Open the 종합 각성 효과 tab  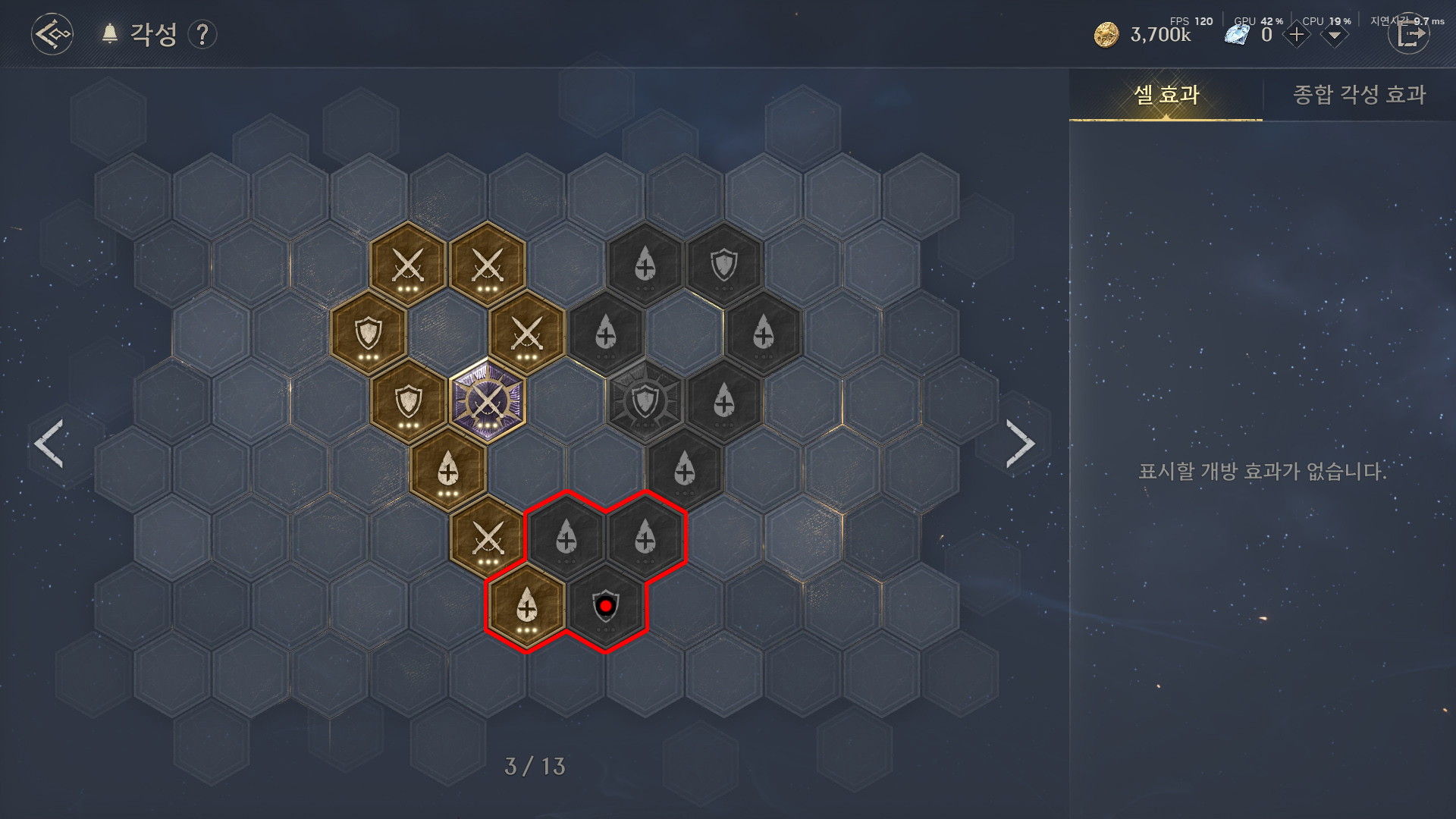tap(1359, 95)
